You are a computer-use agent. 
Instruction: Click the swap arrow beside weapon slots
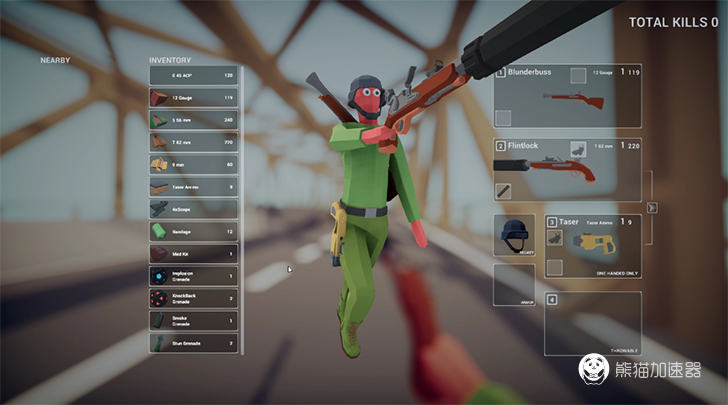[x=652, y=208]
